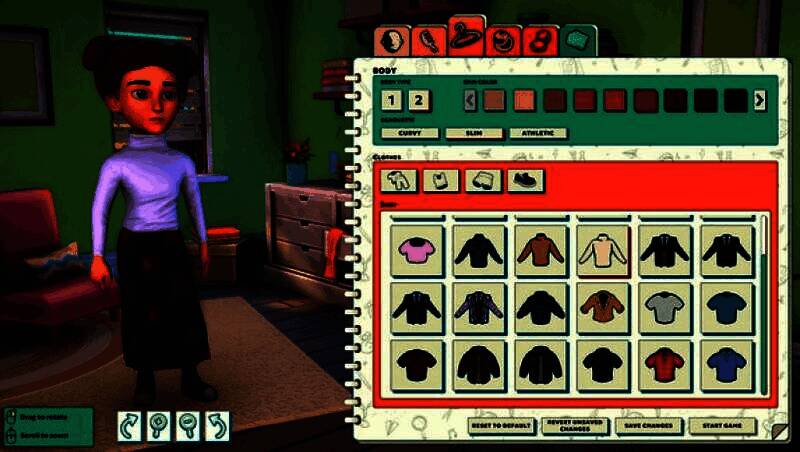Choose body type 2

(418, 100)
